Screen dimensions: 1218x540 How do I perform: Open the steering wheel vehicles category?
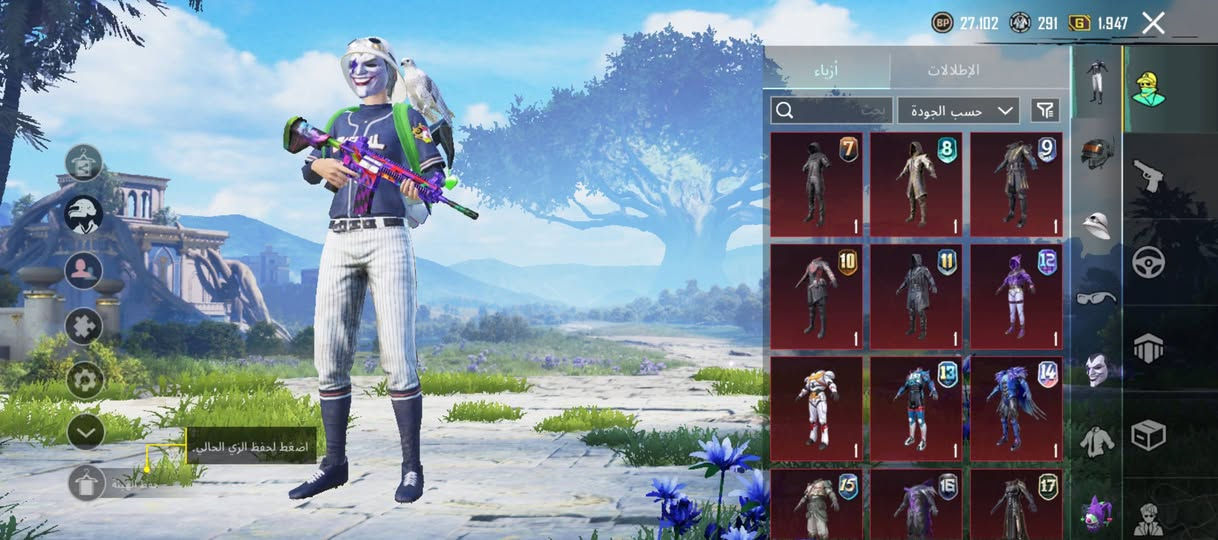pyautogui.click(x=1148, y=262)
